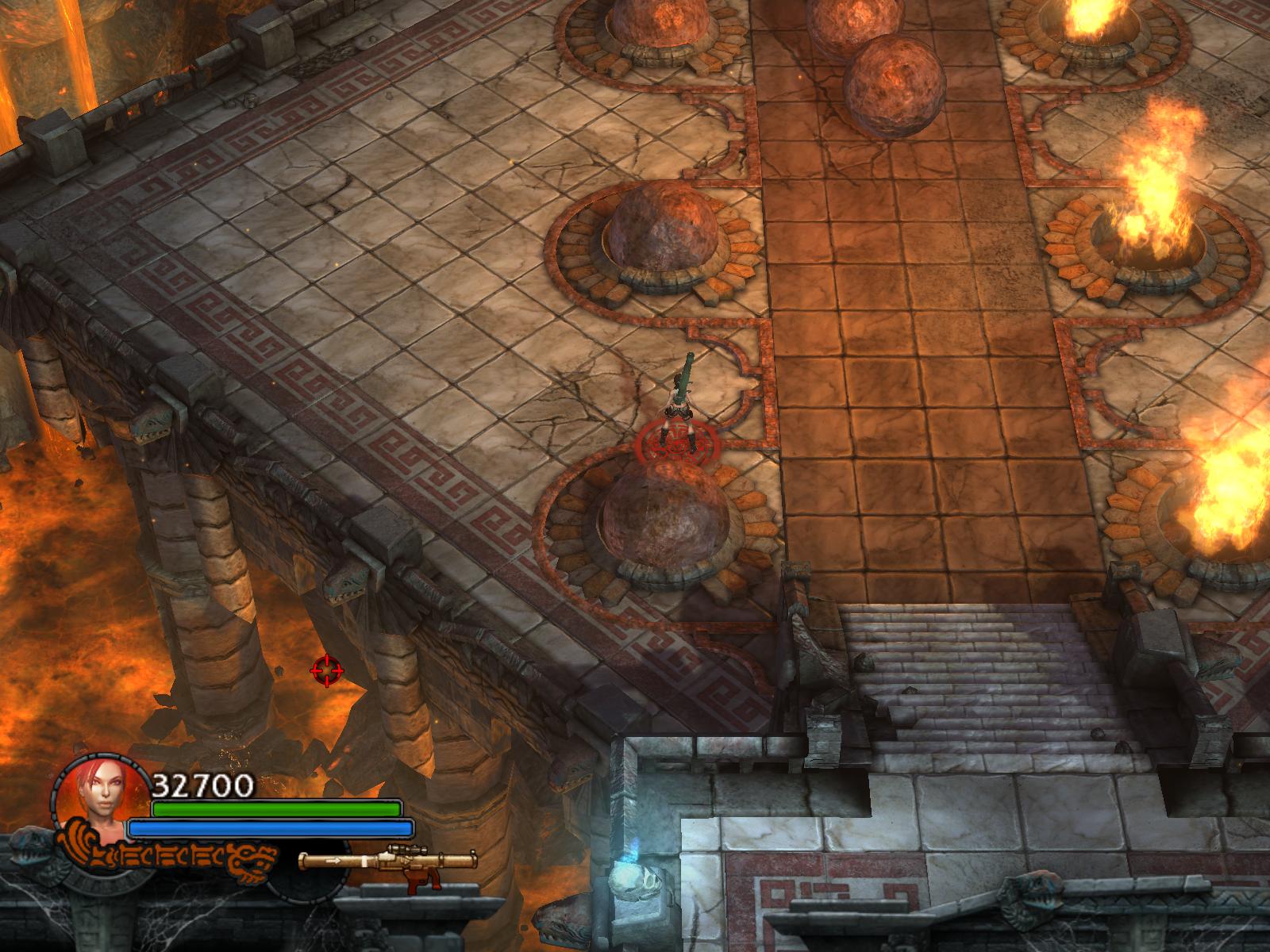Select the rocket launcher weapon icon
Image resolution: width=1270 pixels, height=952 pixels.
tap(388, 862)
